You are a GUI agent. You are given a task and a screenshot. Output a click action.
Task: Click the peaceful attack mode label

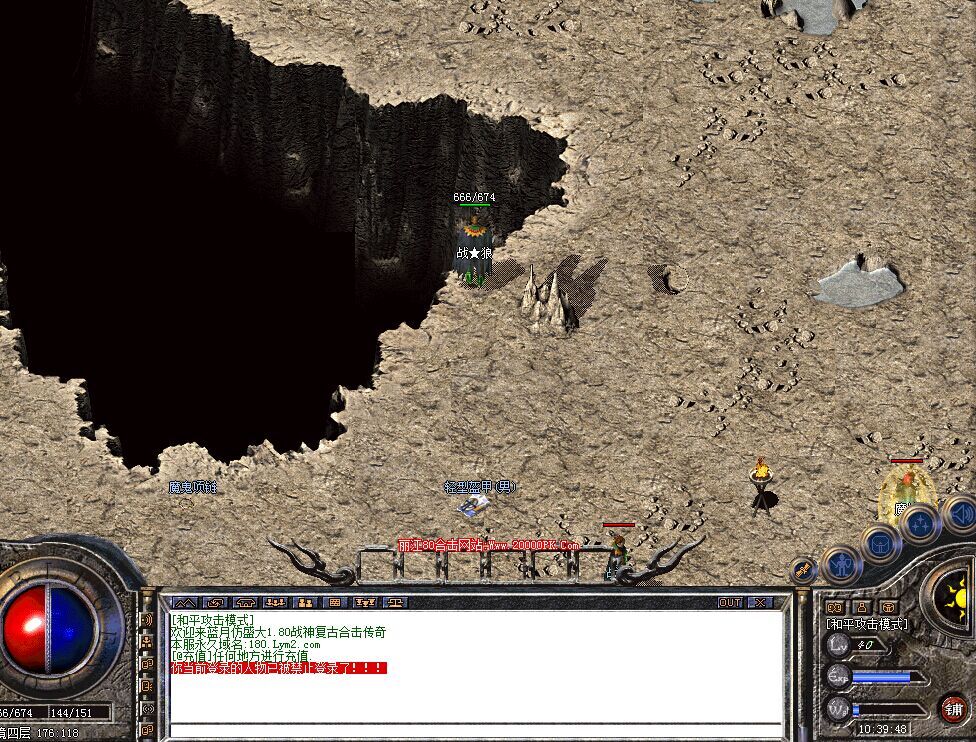coord(866,623)
